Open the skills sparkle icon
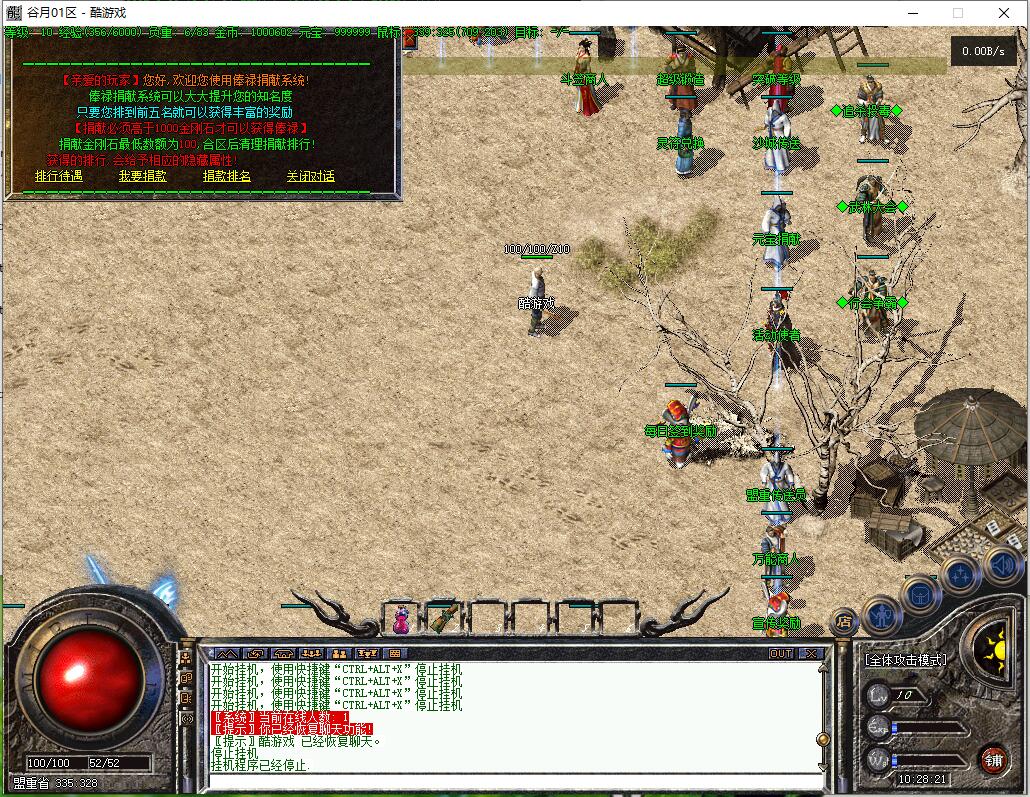The width and height of the screenshot is (1030, 797). [961, 575]
